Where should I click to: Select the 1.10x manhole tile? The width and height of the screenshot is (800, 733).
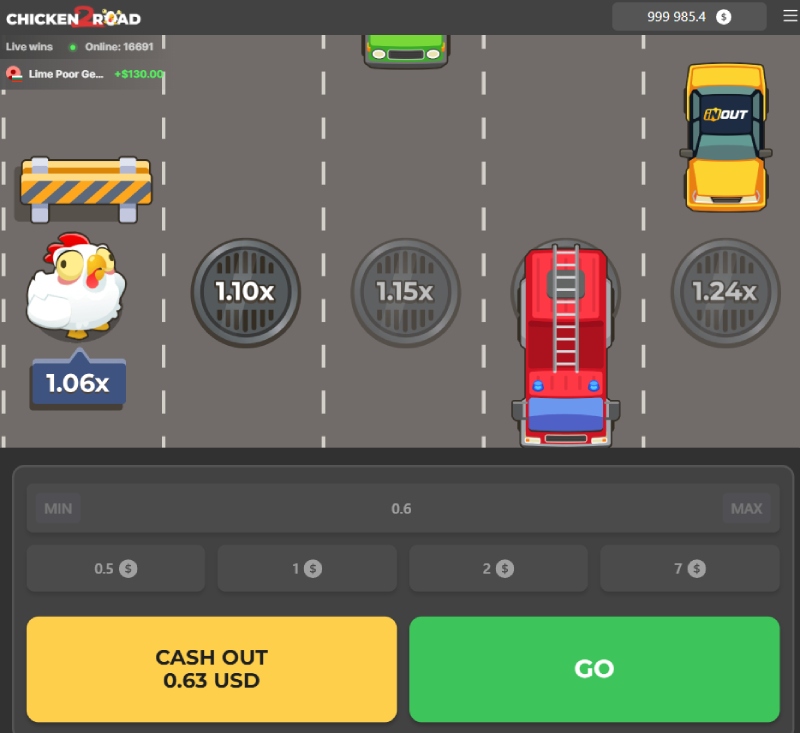click(x=246, y=292)
